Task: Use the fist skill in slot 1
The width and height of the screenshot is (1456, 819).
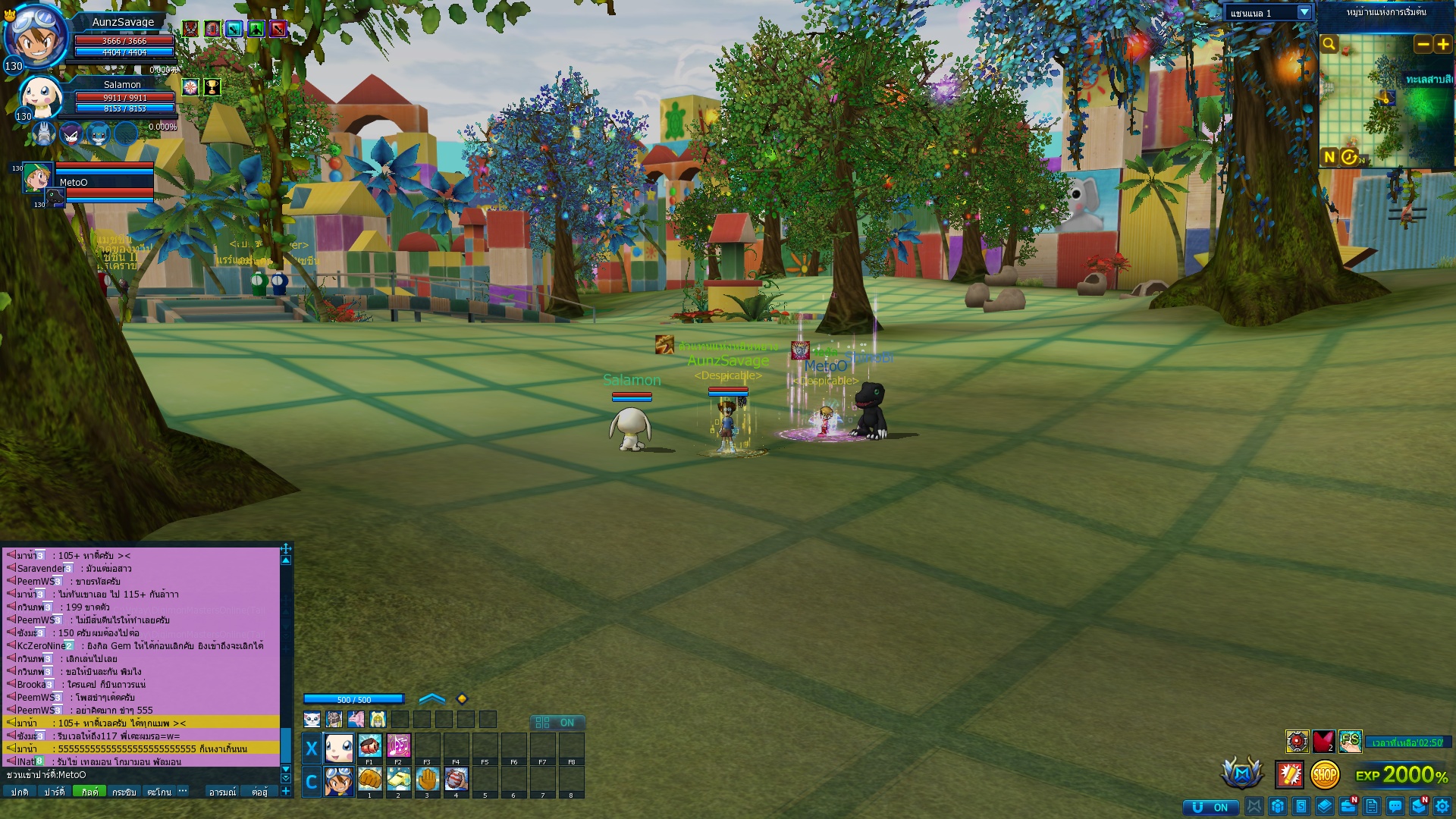Action: pyautogui.click(x=369, y=779)
